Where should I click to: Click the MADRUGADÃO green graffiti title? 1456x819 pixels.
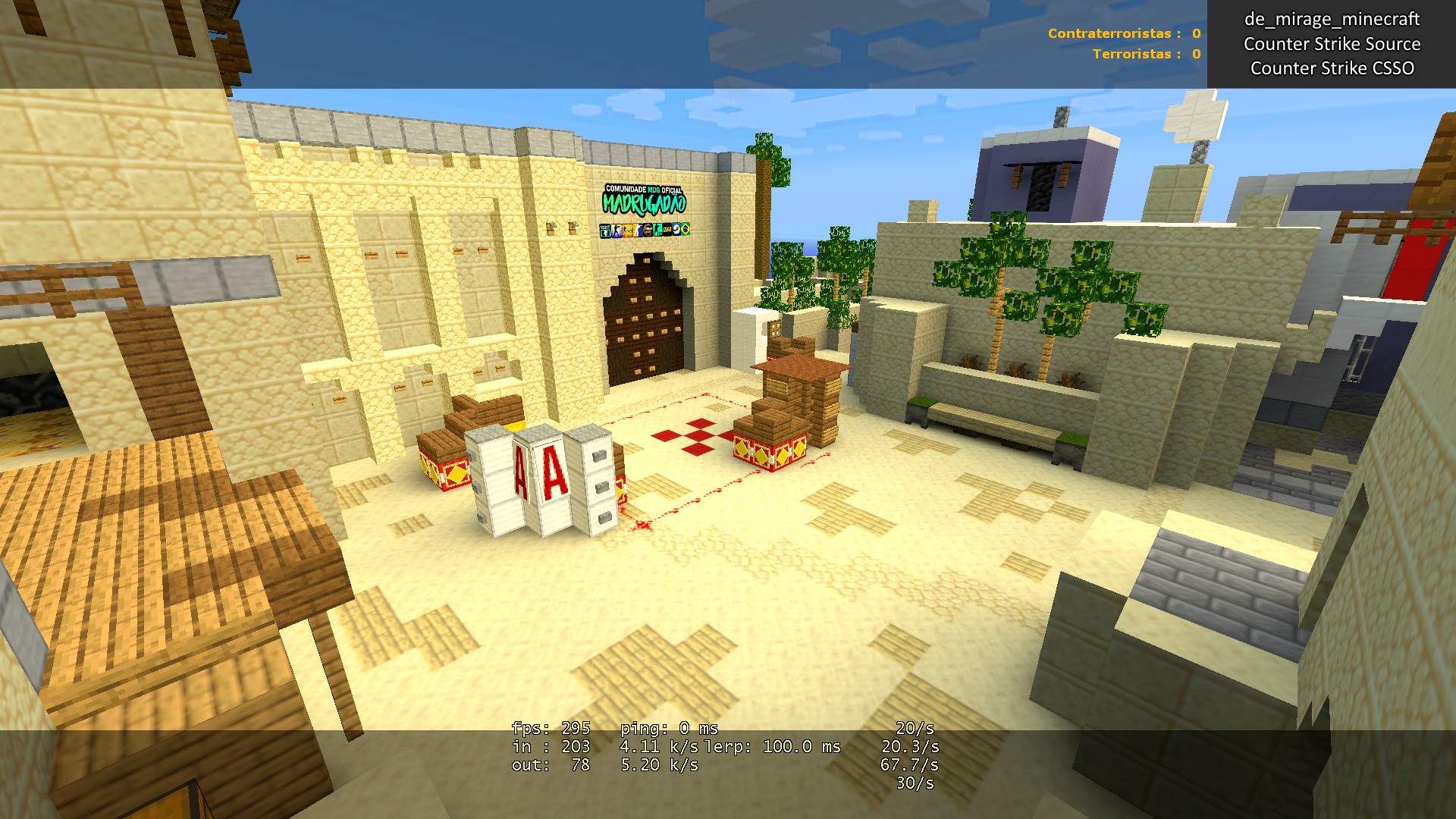(644, 204)
